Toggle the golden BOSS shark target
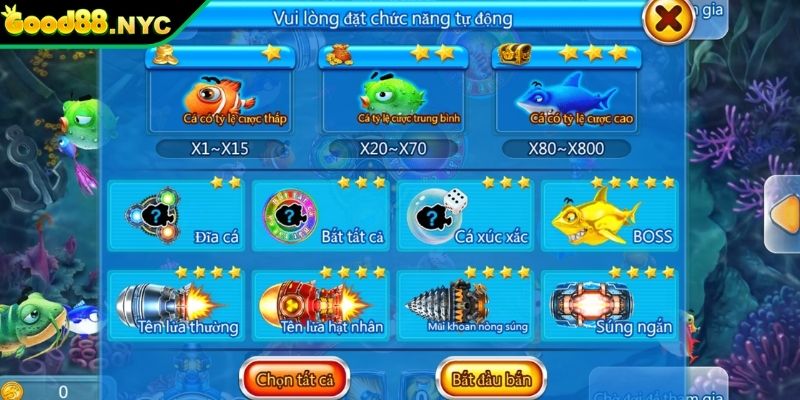Screen dimensions: 800x400 tap(610, 217)
